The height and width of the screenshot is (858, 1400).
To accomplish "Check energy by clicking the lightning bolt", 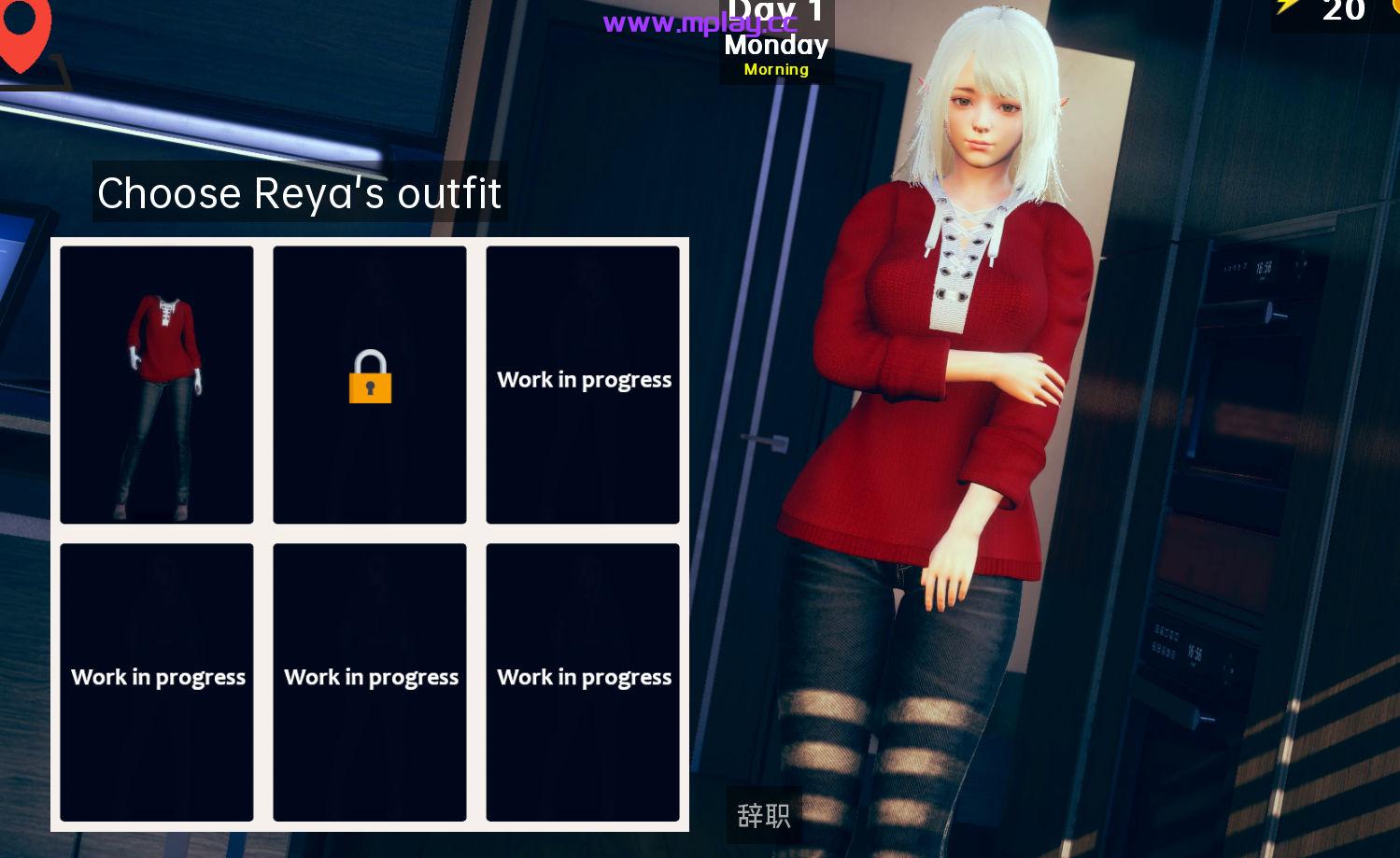I will pos(1287,11).
